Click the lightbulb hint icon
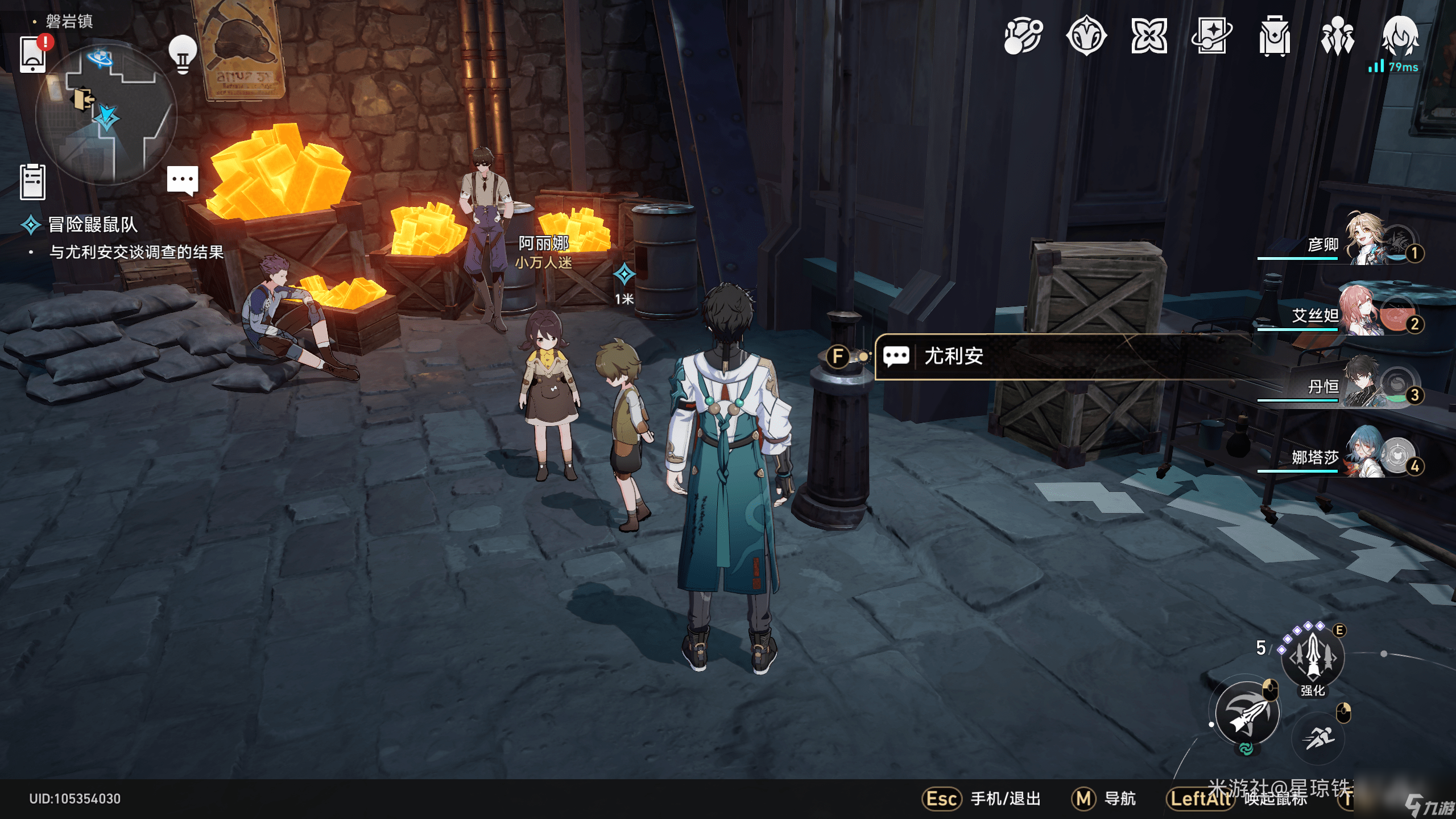Image resolution: width=1456 pixels, height=819 pixels. coord(183,55)
